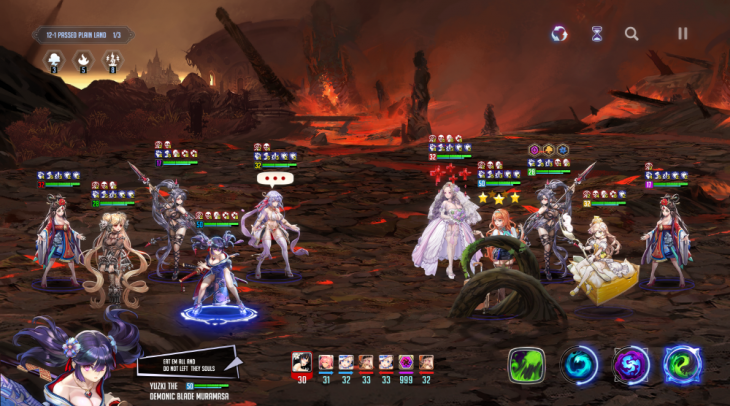Activate the green slash skill
Viewport: 730px width, 406px height.
pyautogui.click(x=525, y=365)
